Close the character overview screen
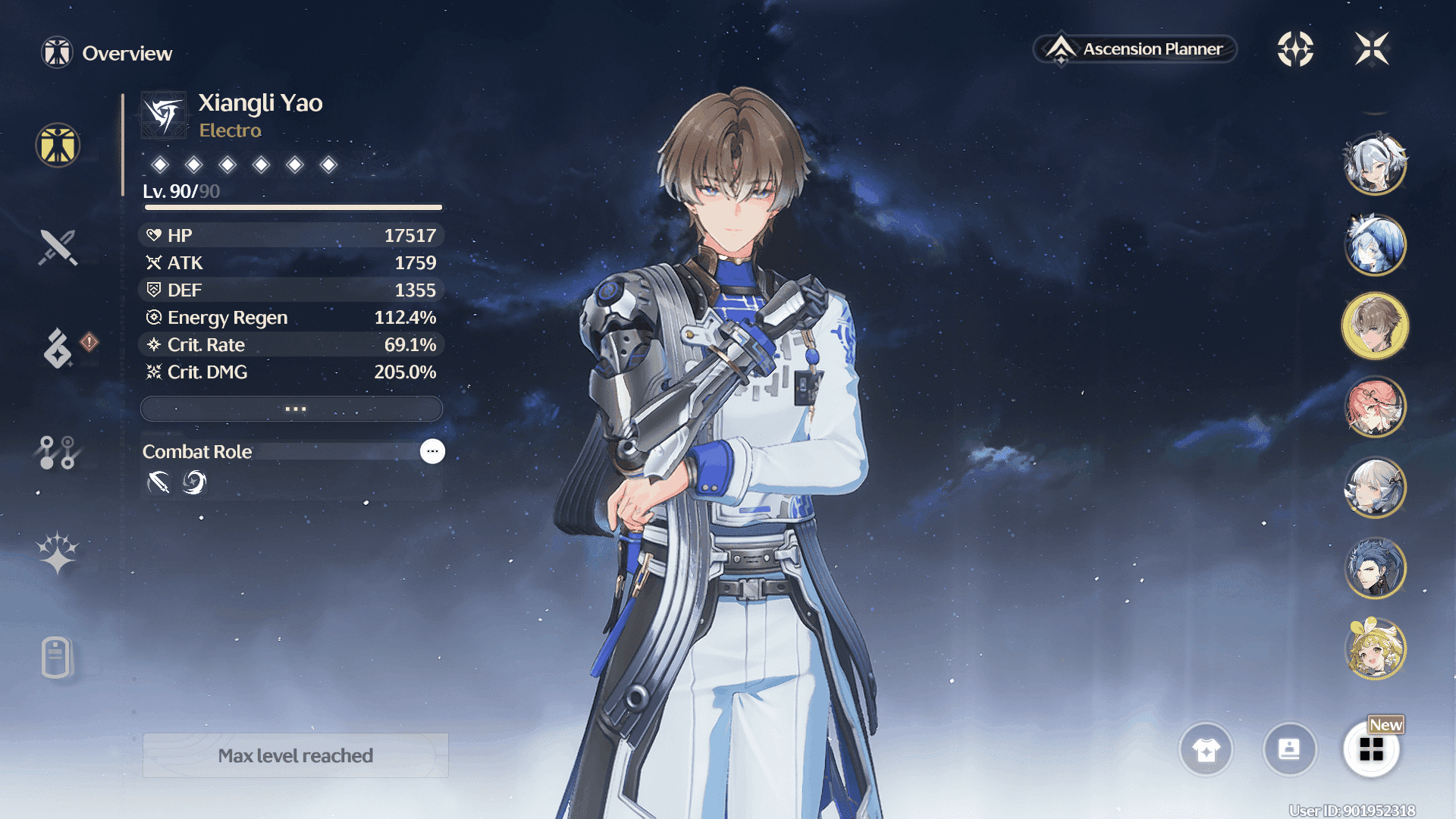1456x819 pixels. click(x=1372, y=49)
